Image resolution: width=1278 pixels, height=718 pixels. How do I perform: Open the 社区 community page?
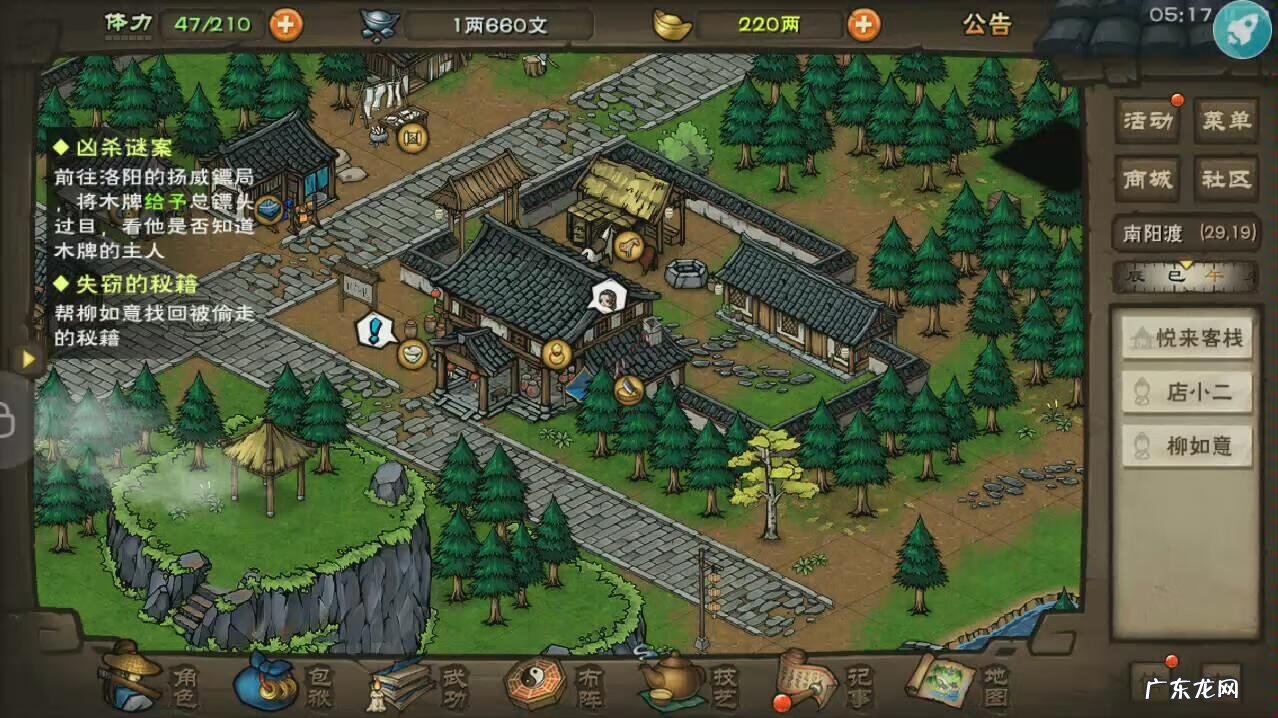click(1226, 179)
